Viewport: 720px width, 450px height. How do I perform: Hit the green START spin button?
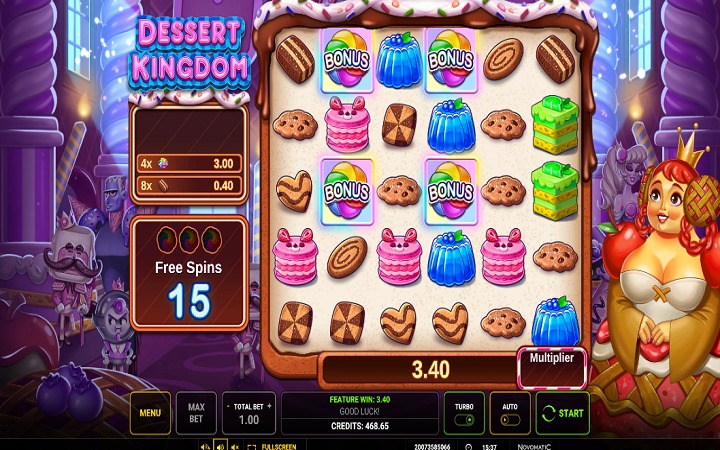[562, 412]
